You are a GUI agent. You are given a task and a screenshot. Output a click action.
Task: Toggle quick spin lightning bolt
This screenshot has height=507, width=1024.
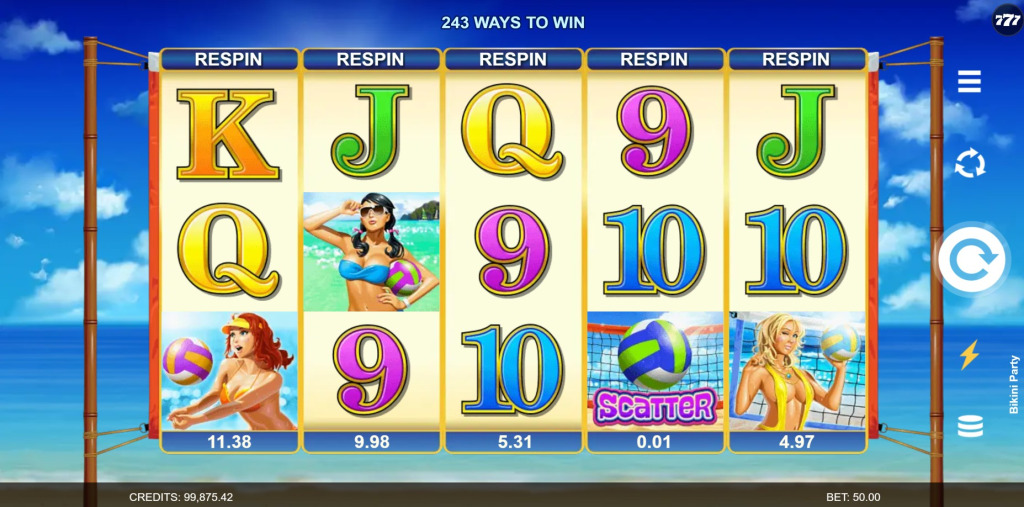tap(969, 355)
